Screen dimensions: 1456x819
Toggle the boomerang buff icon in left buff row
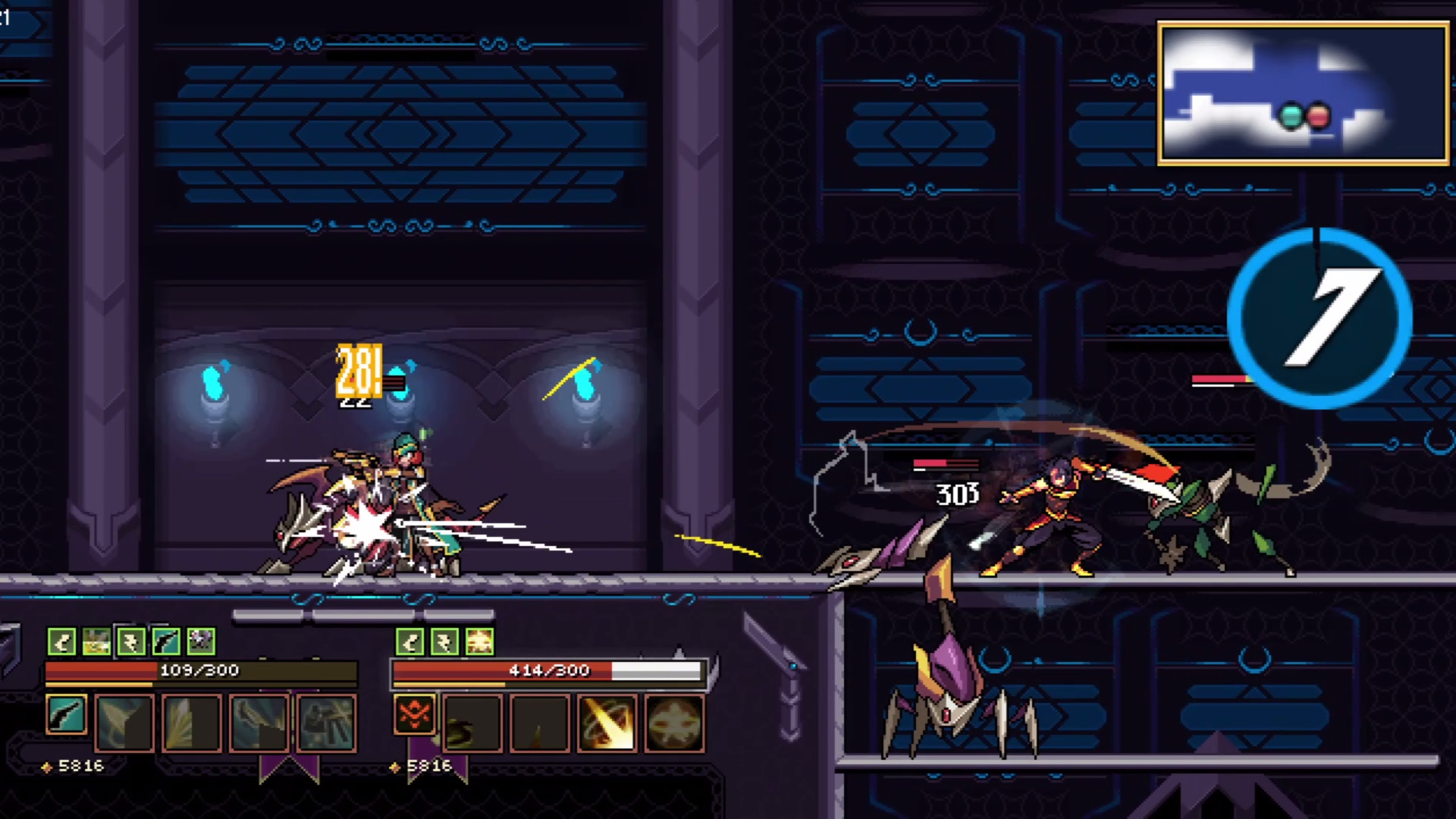61,642
